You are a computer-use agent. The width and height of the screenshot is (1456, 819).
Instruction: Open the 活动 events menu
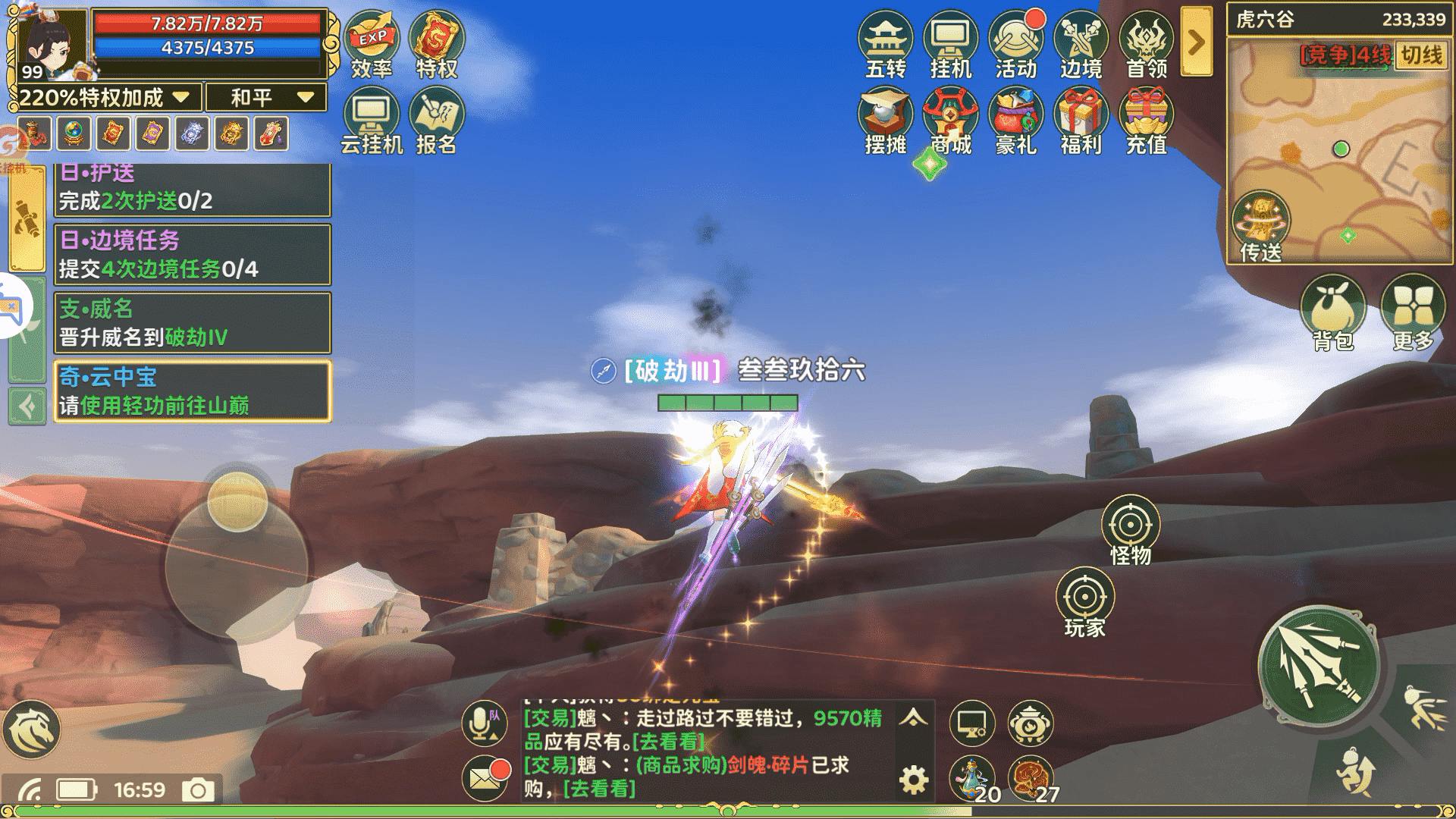pos(1015,45)
